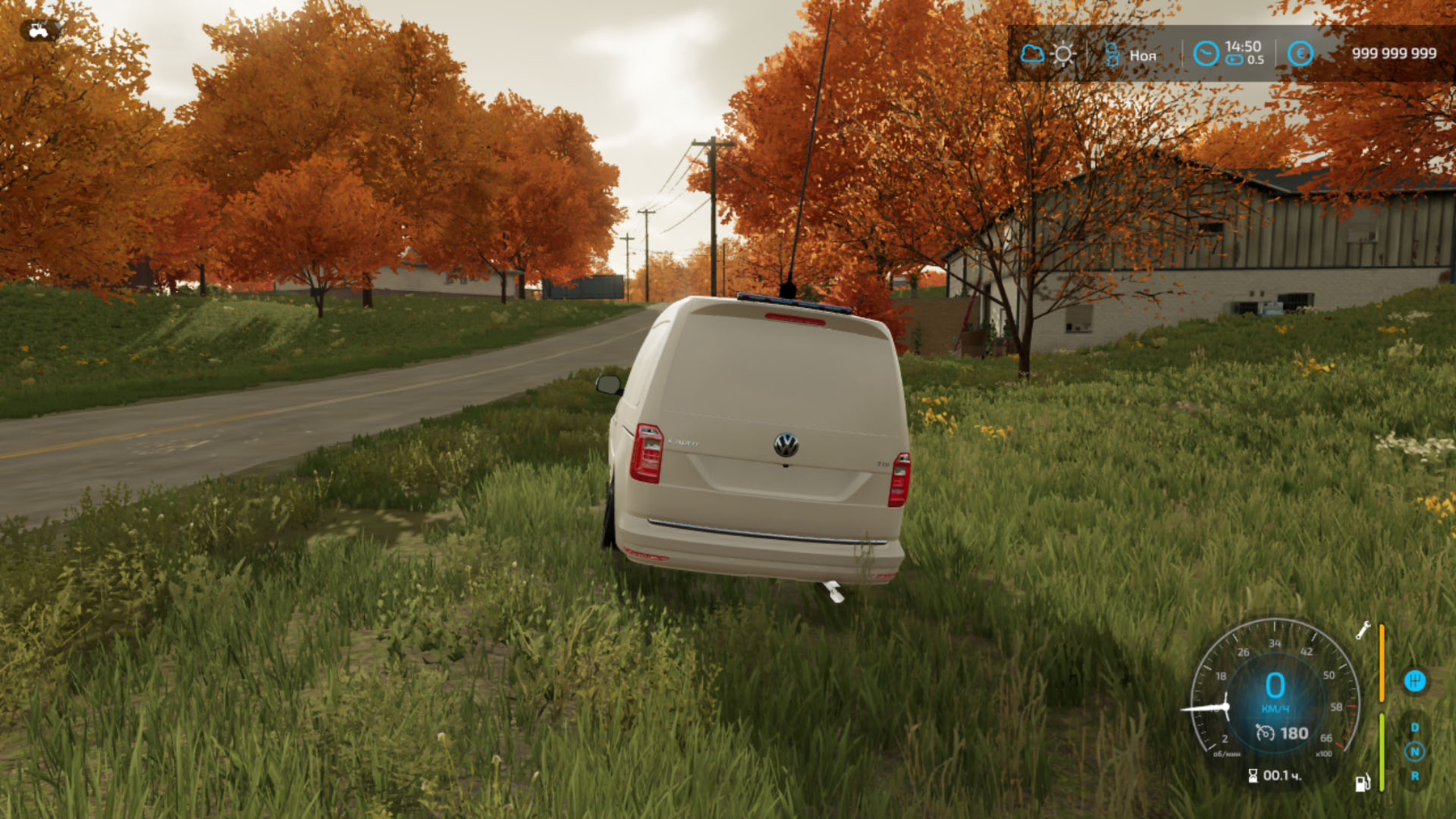Select the D drive gear

(x=1415, y=728)
